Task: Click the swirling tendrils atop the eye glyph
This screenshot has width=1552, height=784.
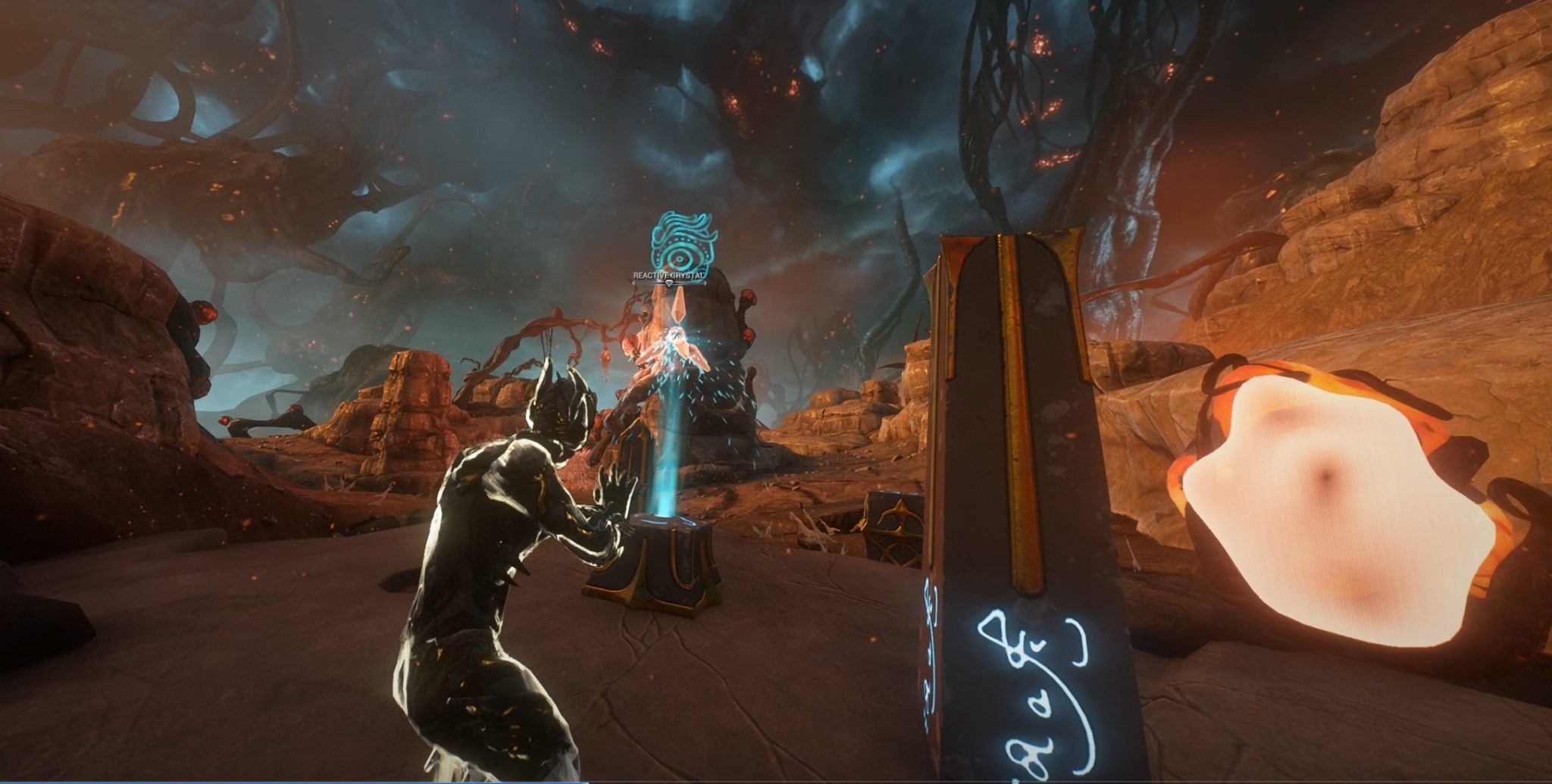Action: [682, 221]
